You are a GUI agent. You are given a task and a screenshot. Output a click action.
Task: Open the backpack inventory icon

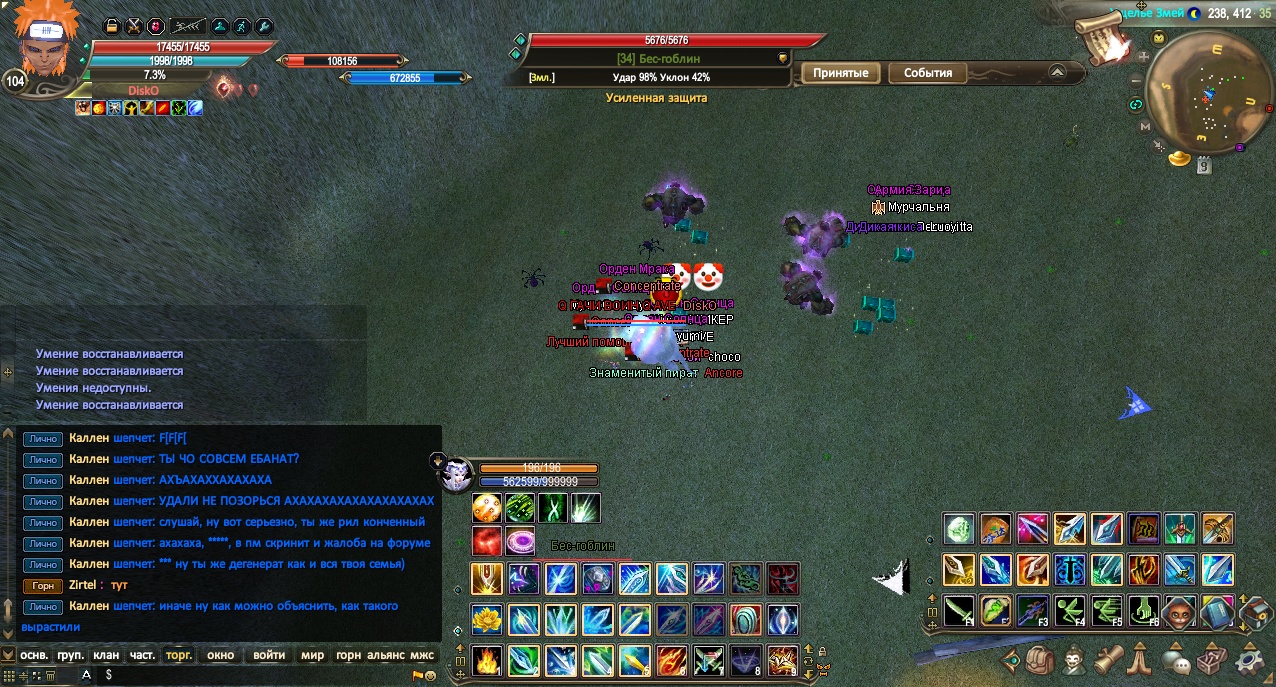[1040, 661]
